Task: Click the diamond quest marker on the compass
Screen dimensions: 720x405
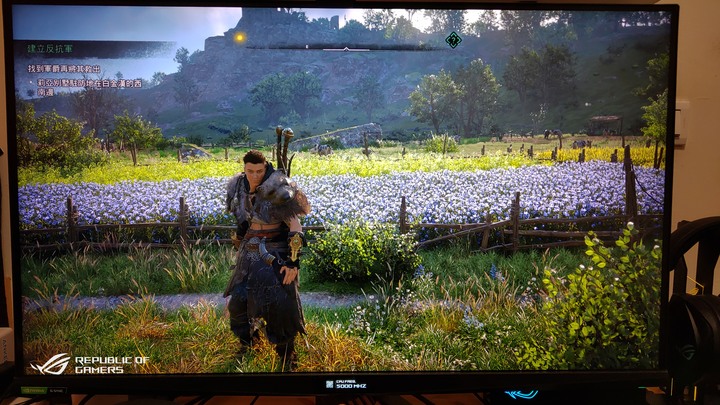Action: (453, 40)
